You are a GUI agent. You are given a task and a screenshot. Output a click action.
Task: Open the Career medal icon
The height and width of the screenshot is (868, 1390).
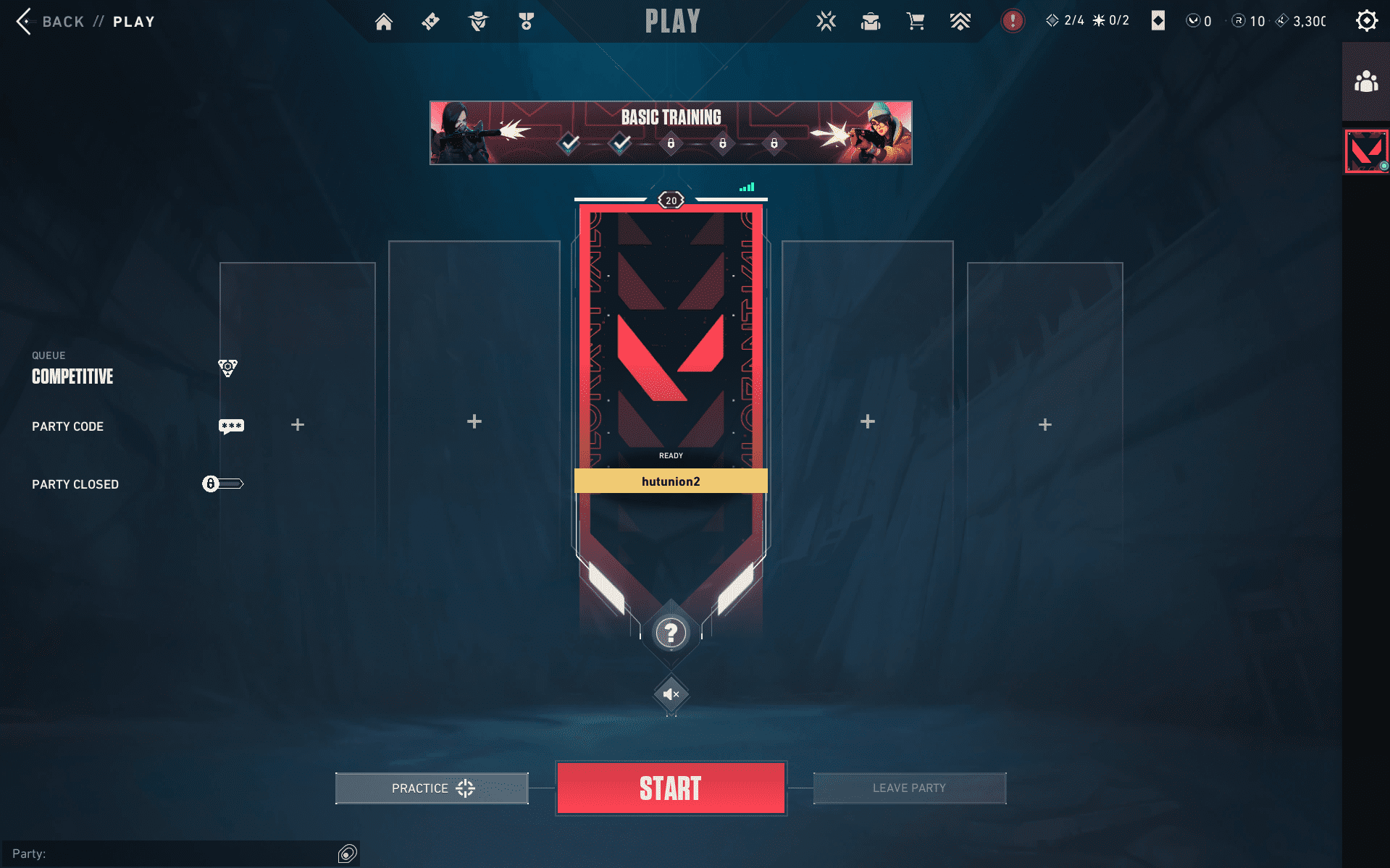(525, 22)
